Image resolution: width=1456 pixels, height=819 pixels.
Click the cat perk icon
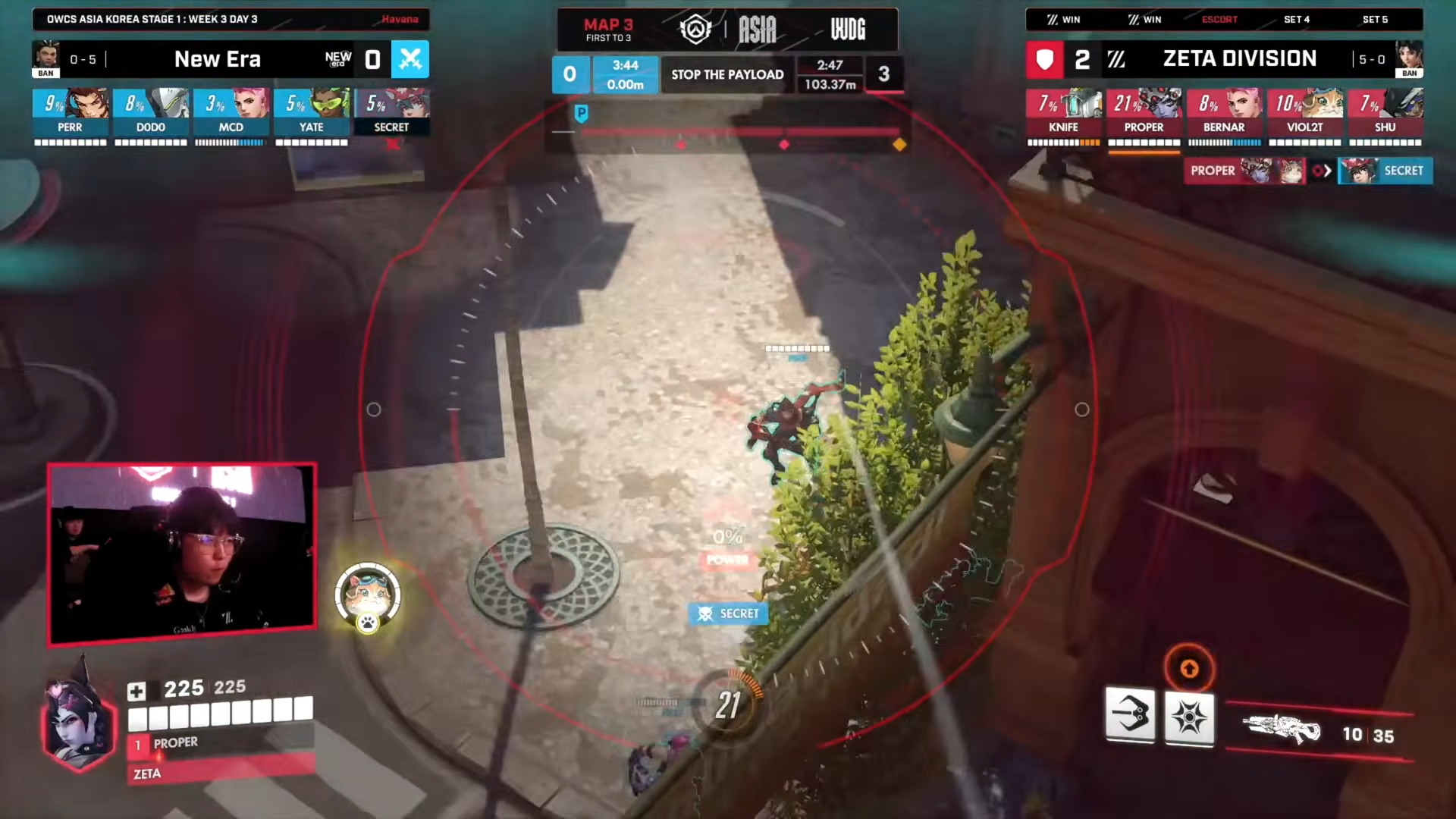click(x=368, y=597)
